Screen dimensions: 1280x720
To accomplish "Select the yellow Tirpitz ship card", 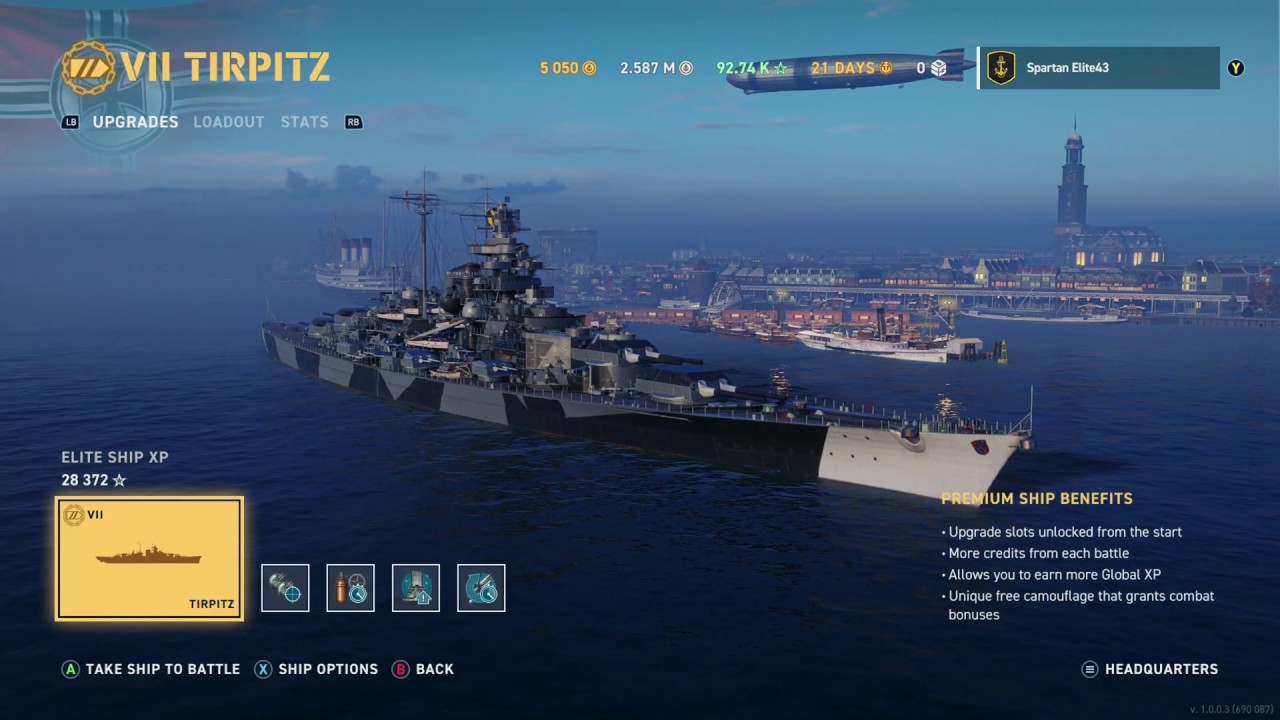I will click(149, 558).
